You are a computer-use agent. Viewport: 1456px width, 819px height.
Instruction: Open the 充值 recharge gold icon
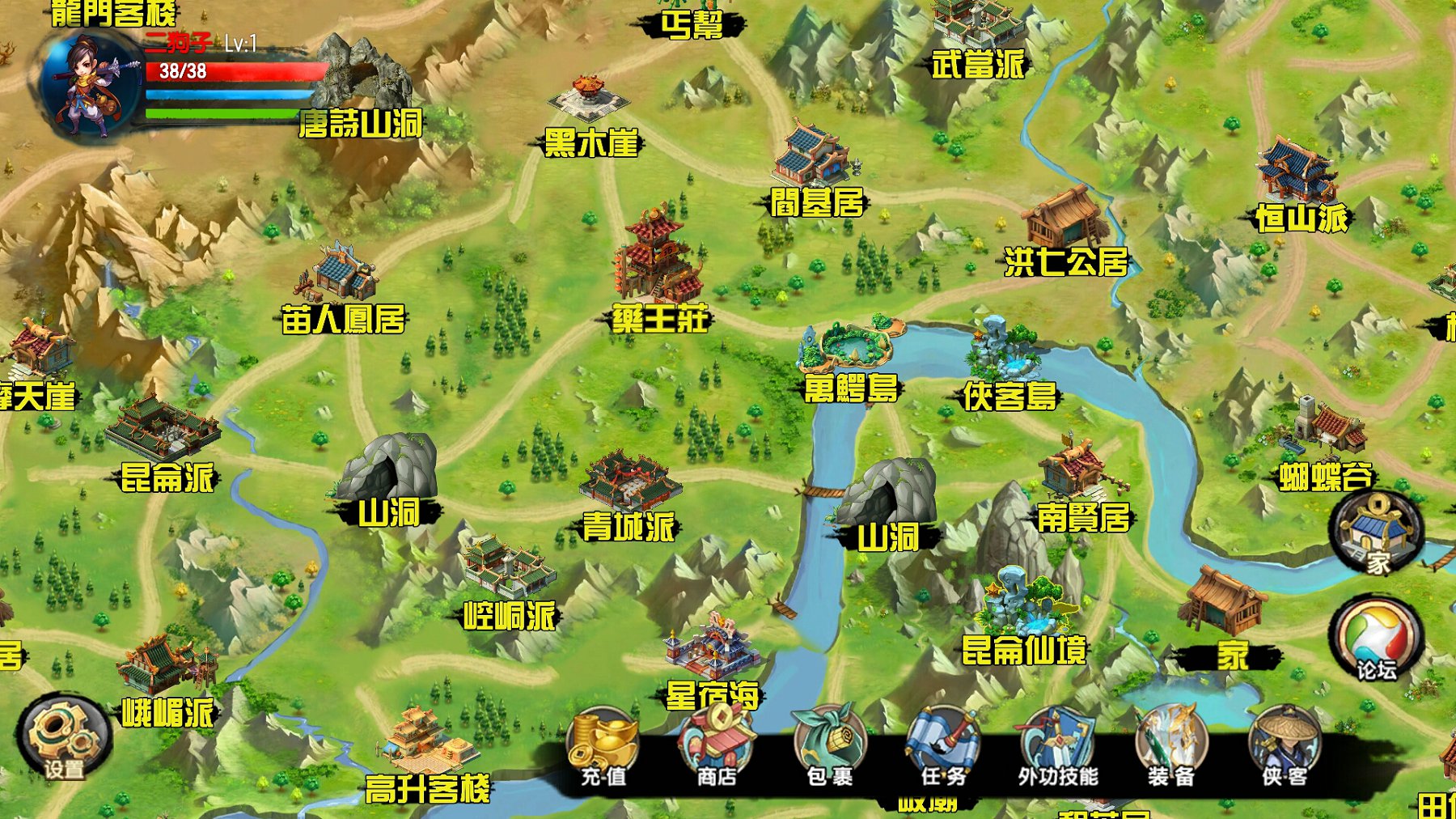tap(603, 749)
